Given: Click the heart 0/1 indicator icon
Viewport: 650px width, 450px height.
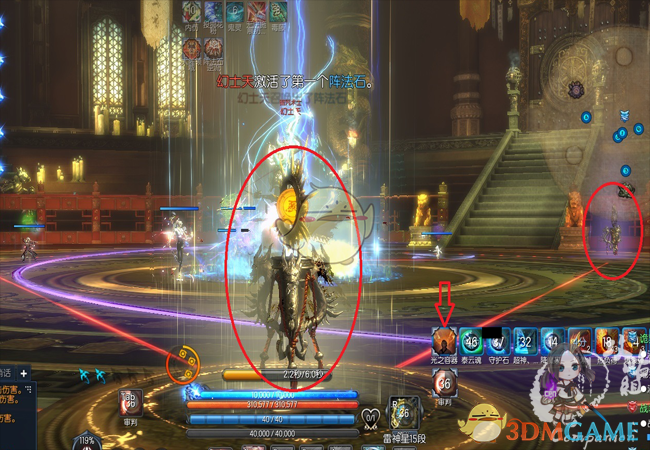Looking at the screenshot, I should pyautogui.click(x=371, y=417).
